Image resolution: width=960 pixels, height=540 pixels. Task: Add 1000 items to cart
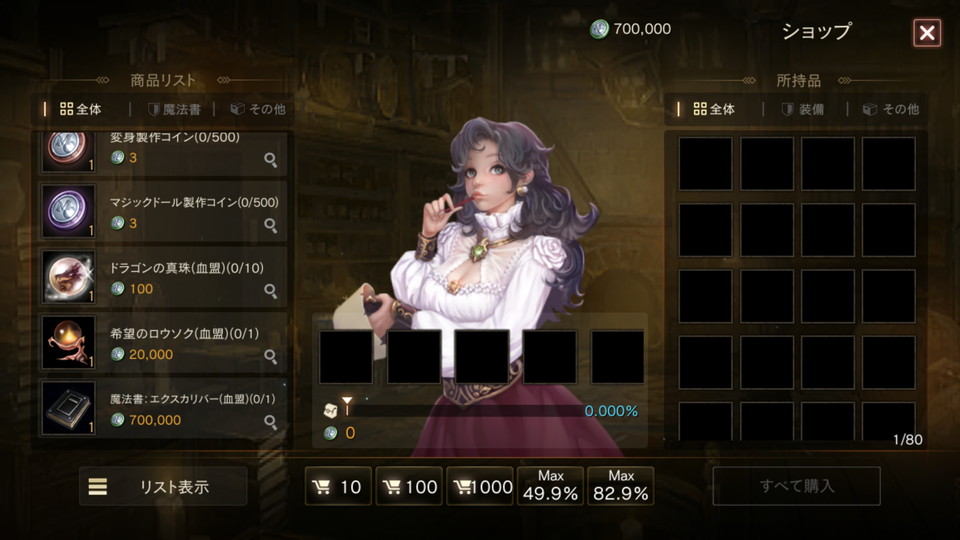click(x=480, y=487)
